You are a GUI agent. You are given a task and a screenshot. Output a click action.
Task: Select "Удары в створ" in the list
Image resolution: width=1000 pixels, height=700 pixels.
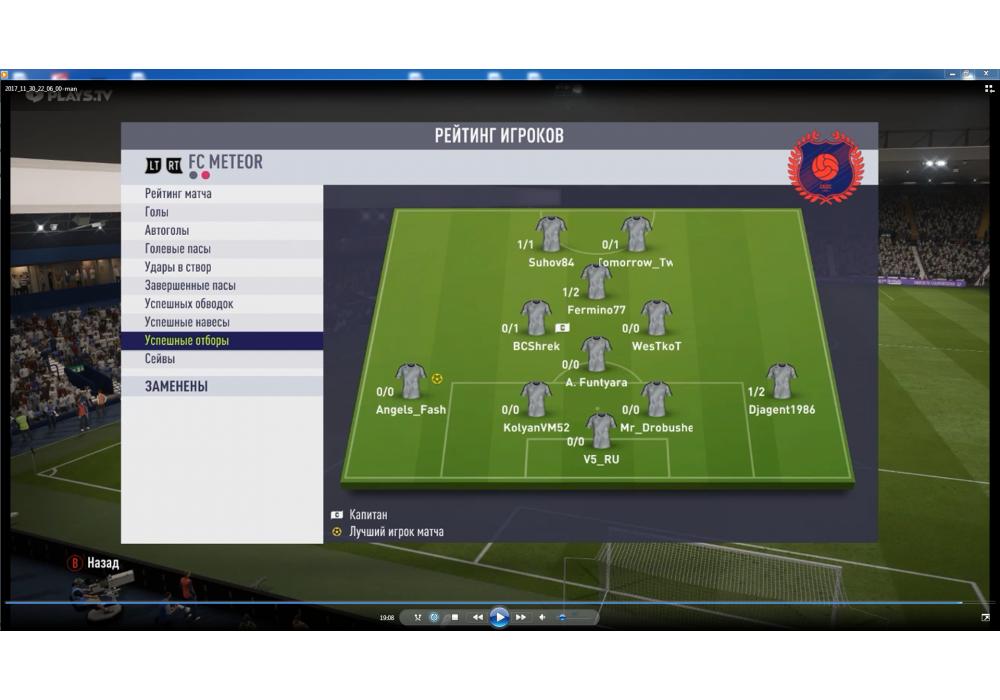[178, 267]
